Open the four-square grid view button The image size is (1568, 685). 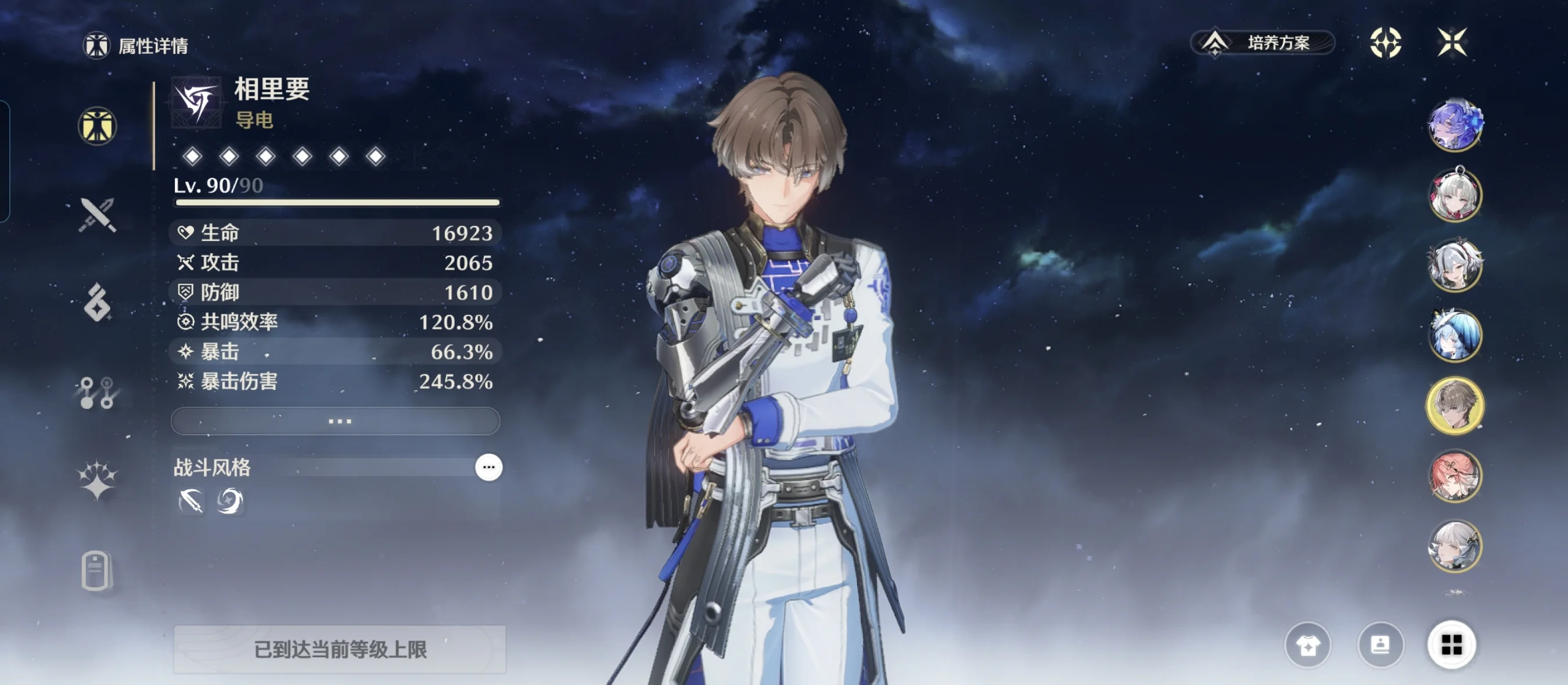pos(1451,645)
